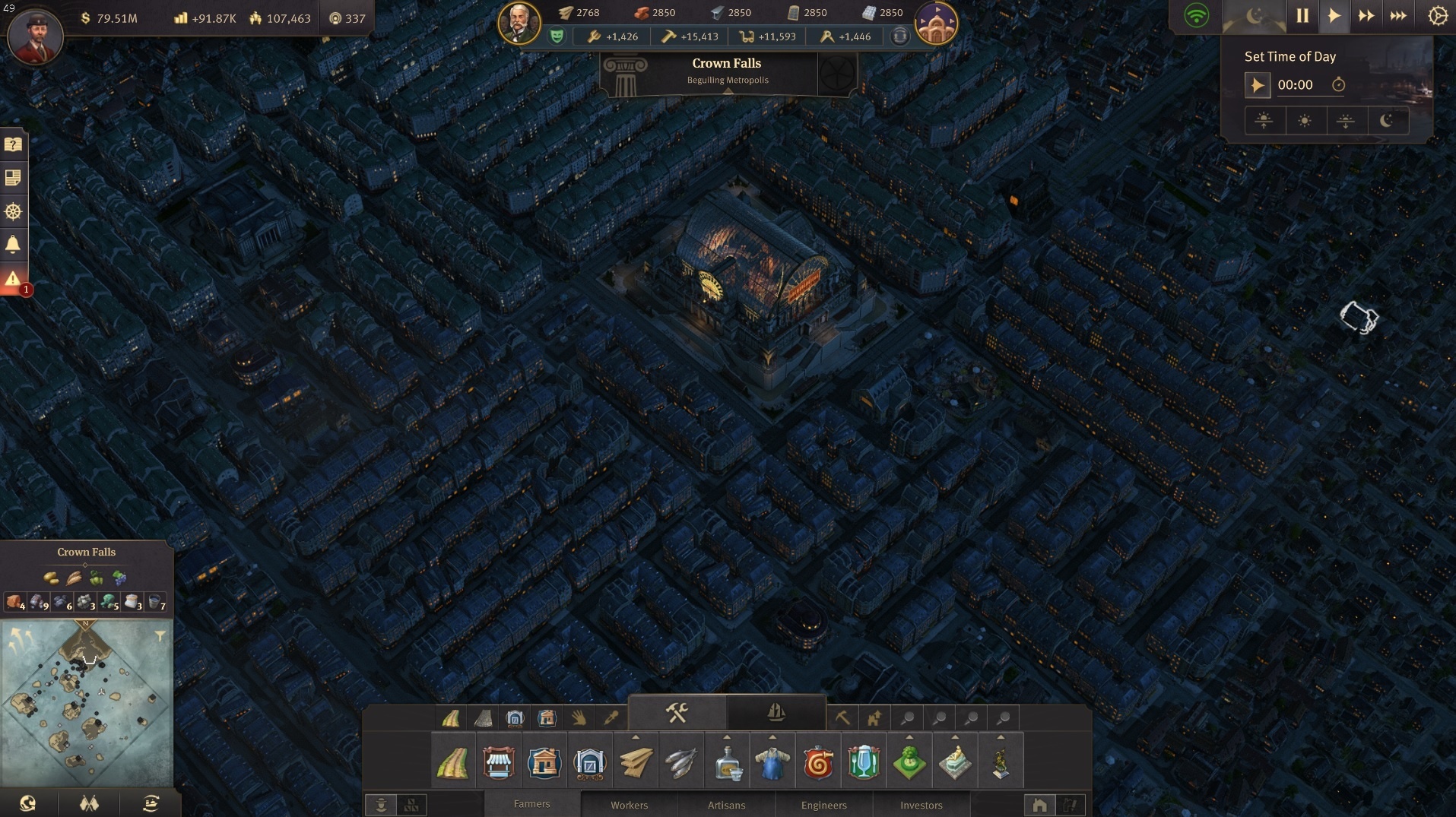Screen dimensions: 1456x817
Task: Open the ship wheel menu icon
Action: [14, 211]
